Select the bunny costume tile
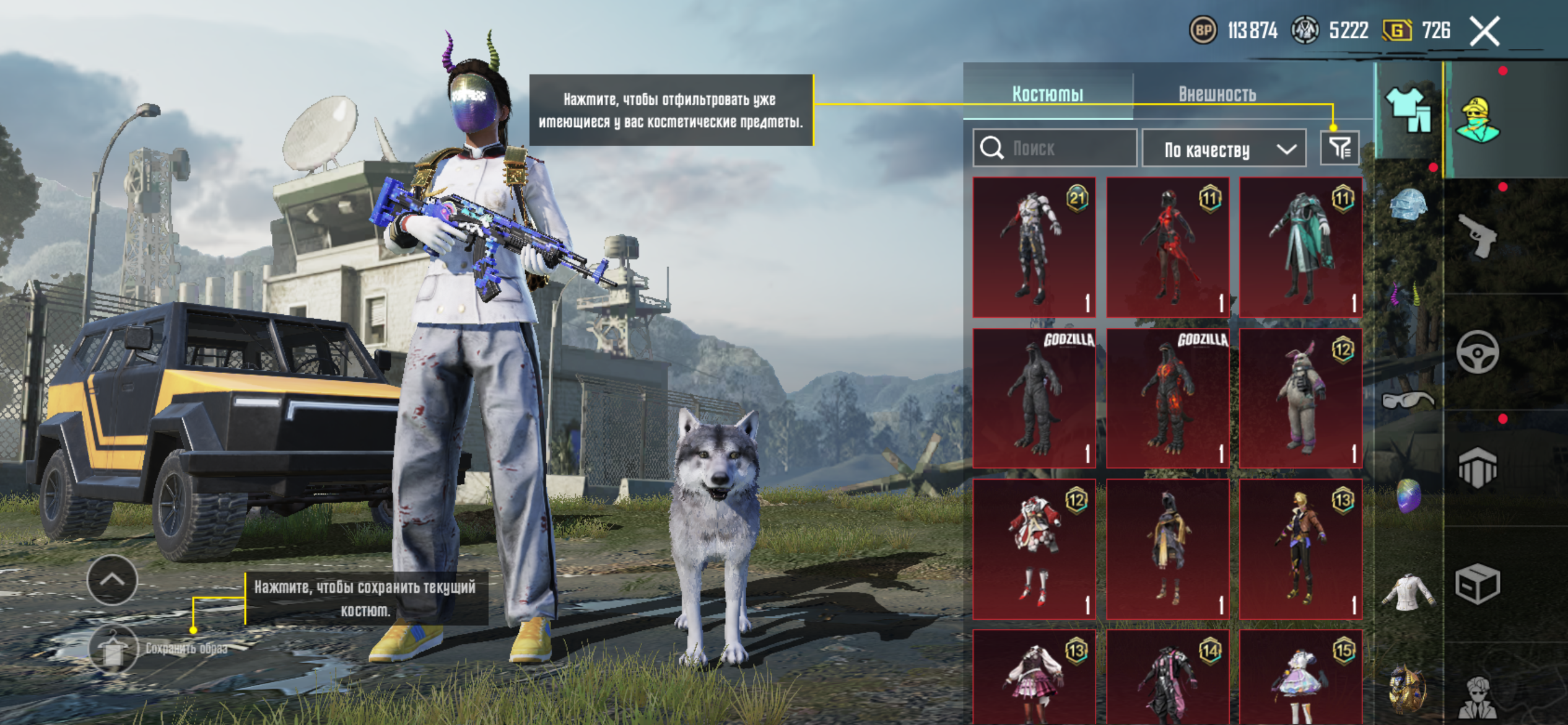This screenshot has width=1568, height=725. 1300,398
